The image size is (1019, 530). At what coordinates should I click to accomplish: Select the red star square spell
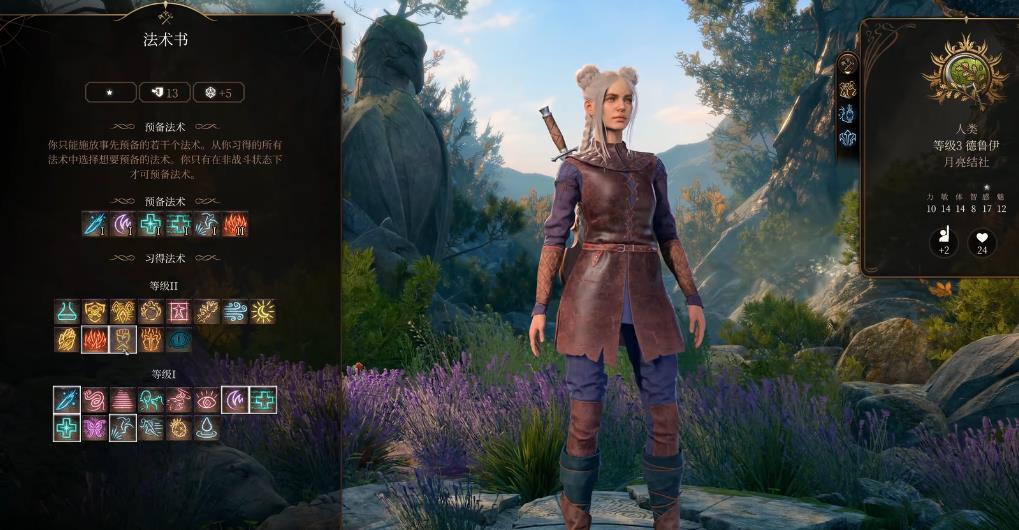click(x=179, y=312)
